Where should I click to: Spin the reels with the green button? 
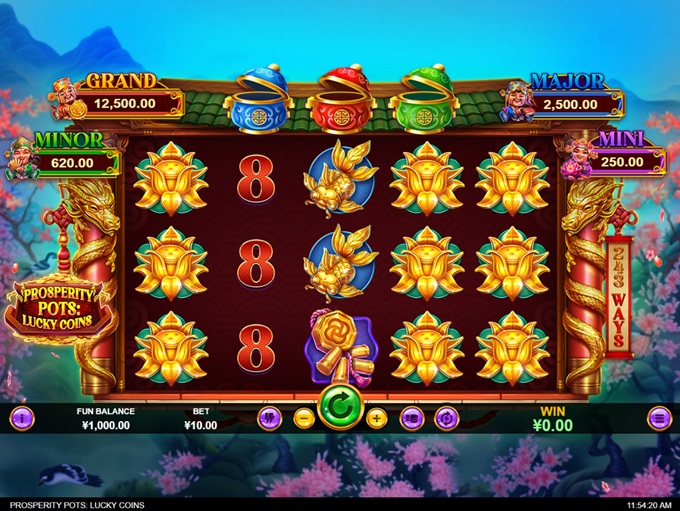(x=339, y=408)
